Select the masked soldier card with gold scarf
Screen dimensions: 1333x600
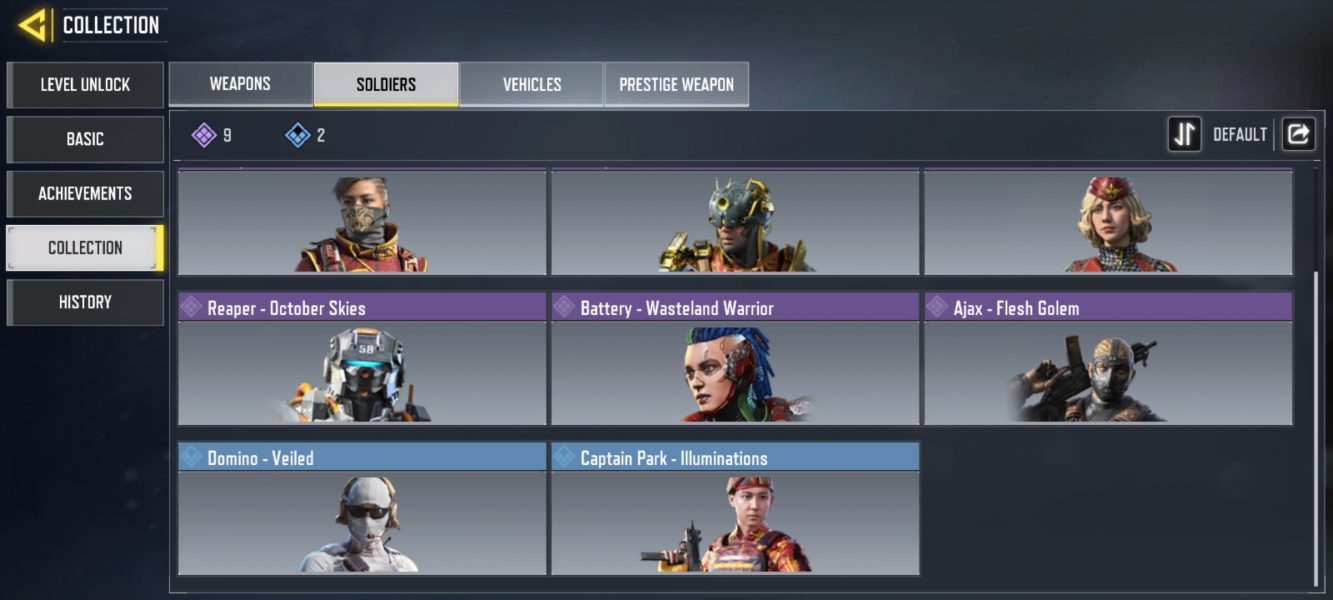(x=362, y=222)
